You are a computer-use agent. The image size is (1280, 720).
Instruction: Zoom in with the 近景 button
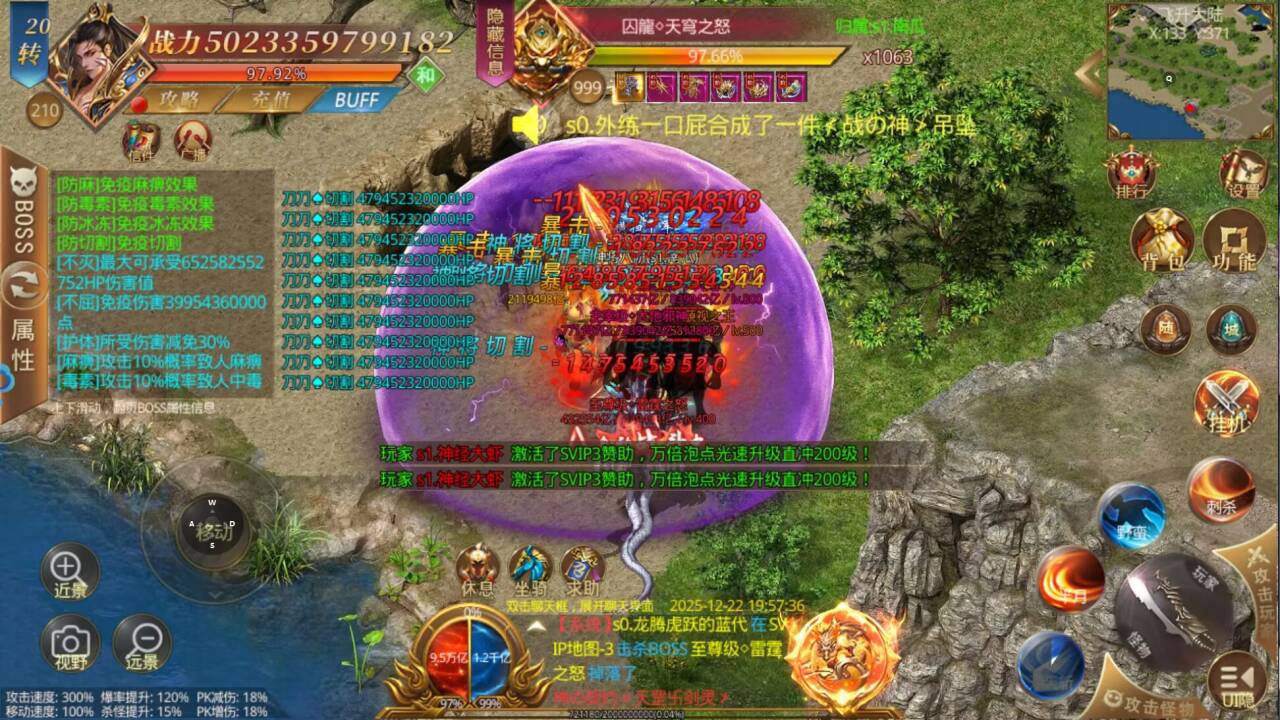(69, 572)
